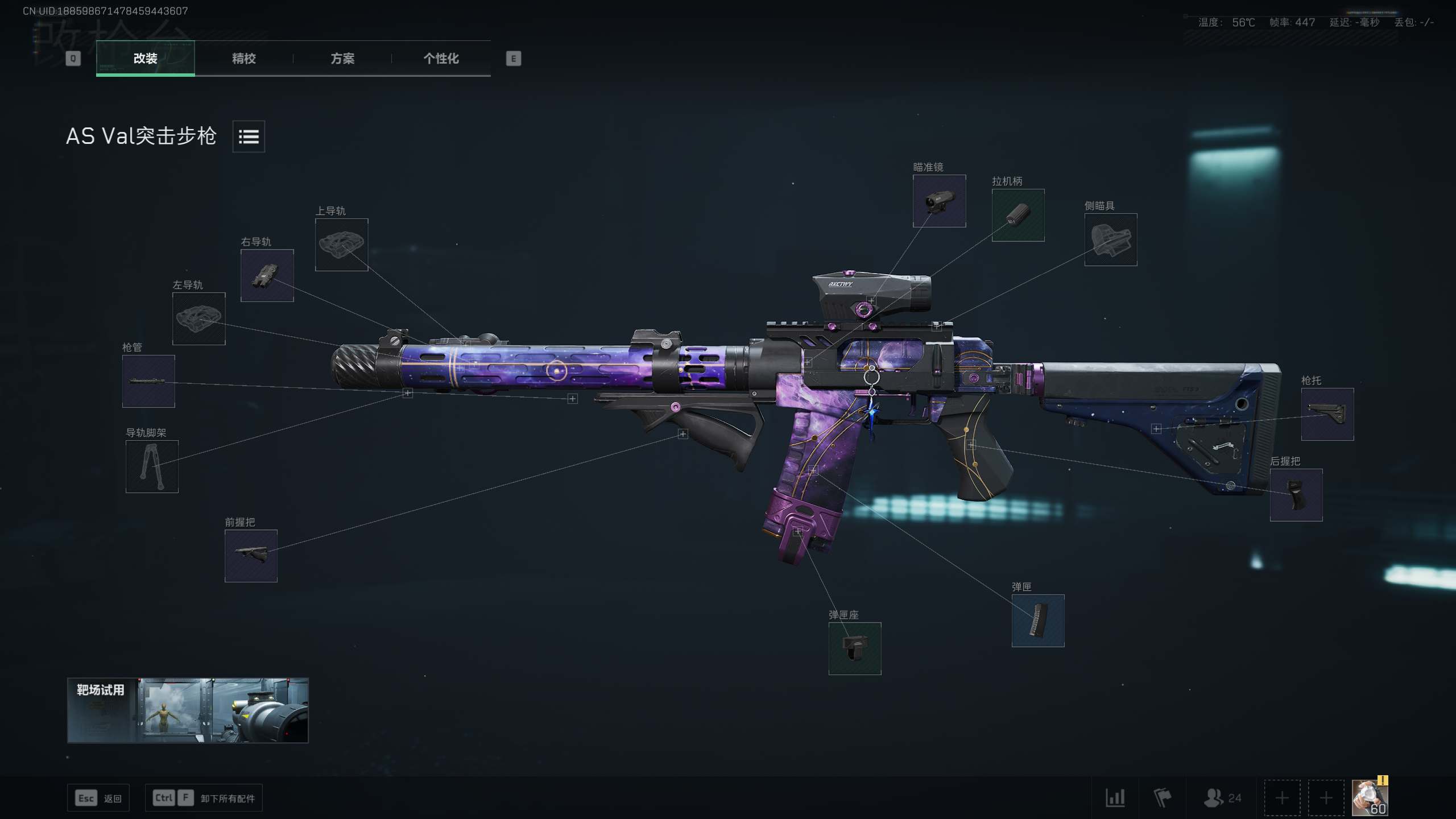Click the 改装 tab

coord(145,59)
